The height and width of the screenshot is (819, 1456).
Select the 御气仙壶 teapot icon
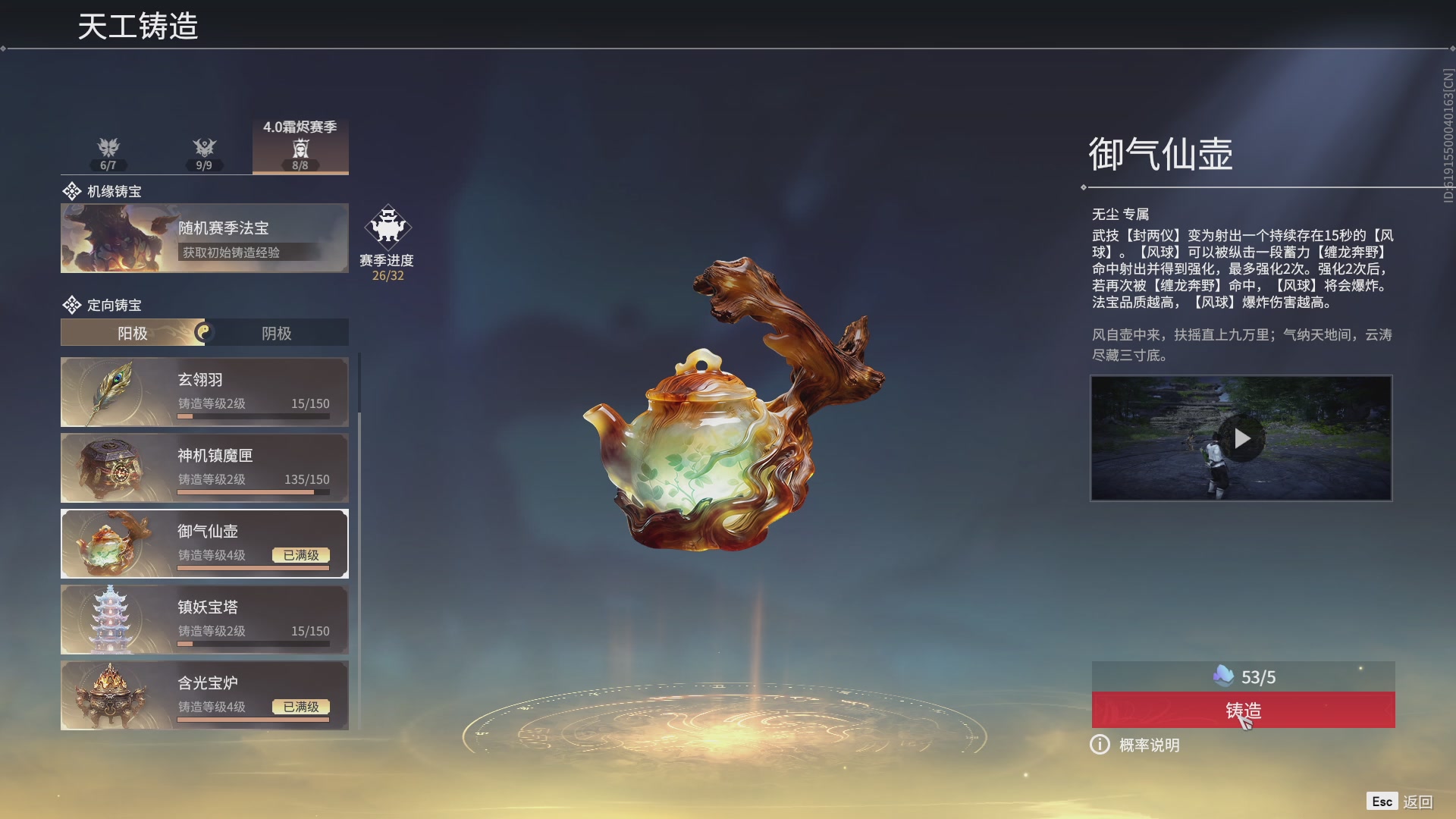tap(110, 543)
